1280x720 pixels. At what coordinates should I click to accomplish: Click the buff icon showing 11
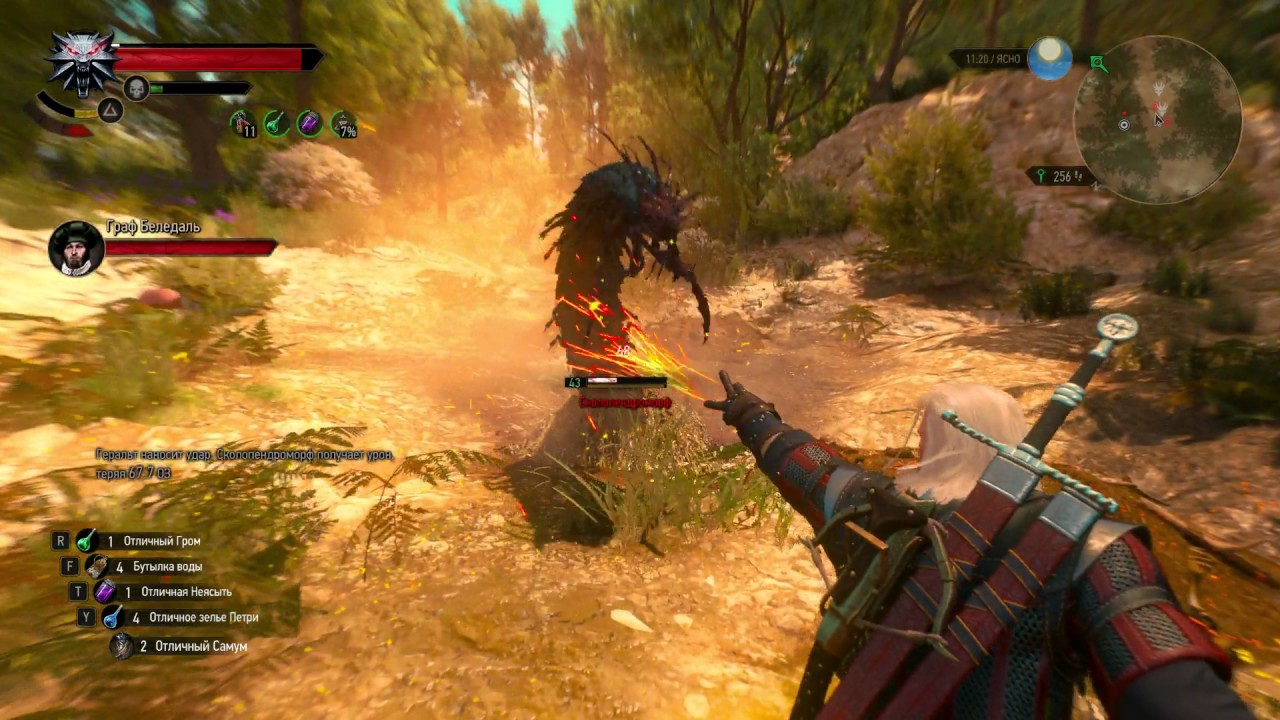pos(243,124)
